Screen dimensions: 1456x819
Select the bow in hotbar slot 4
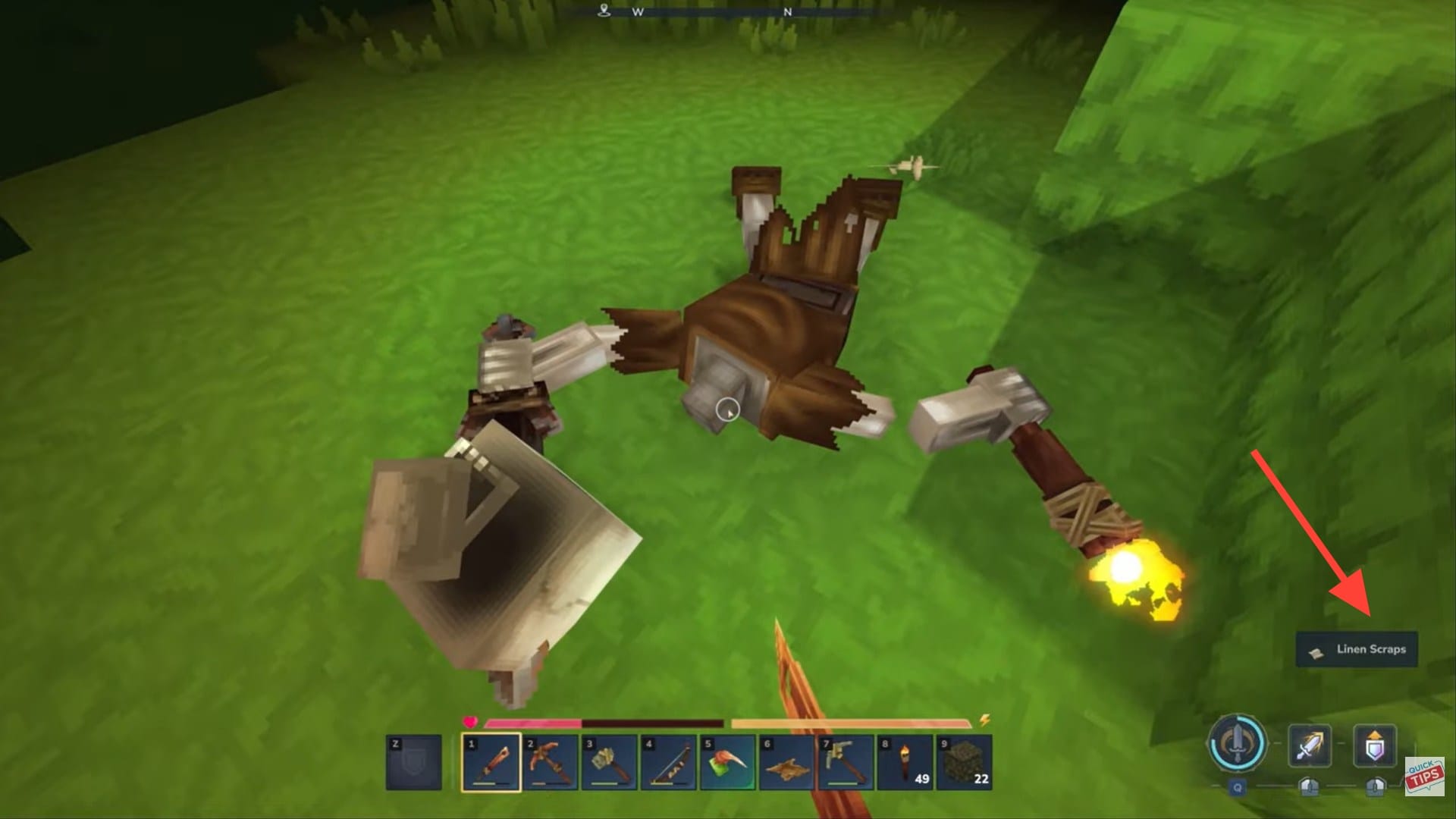pos(667,761)
